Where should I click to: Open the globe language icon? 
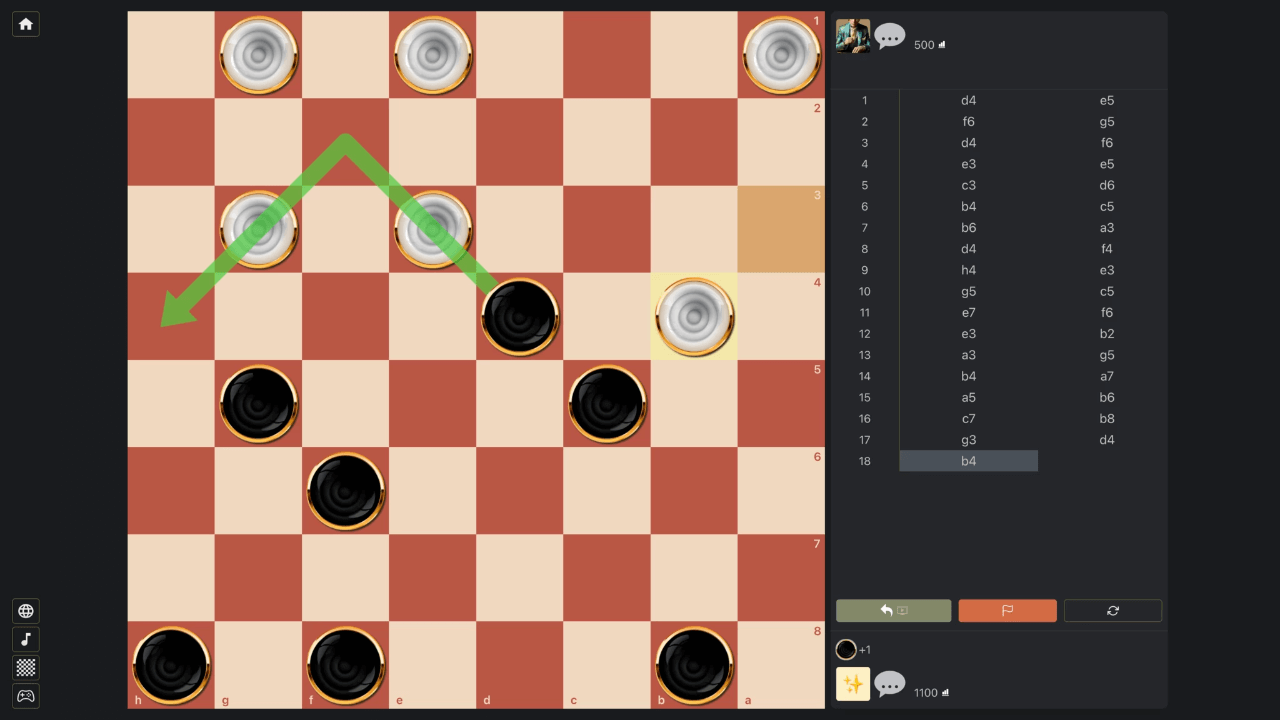[25, 610]
